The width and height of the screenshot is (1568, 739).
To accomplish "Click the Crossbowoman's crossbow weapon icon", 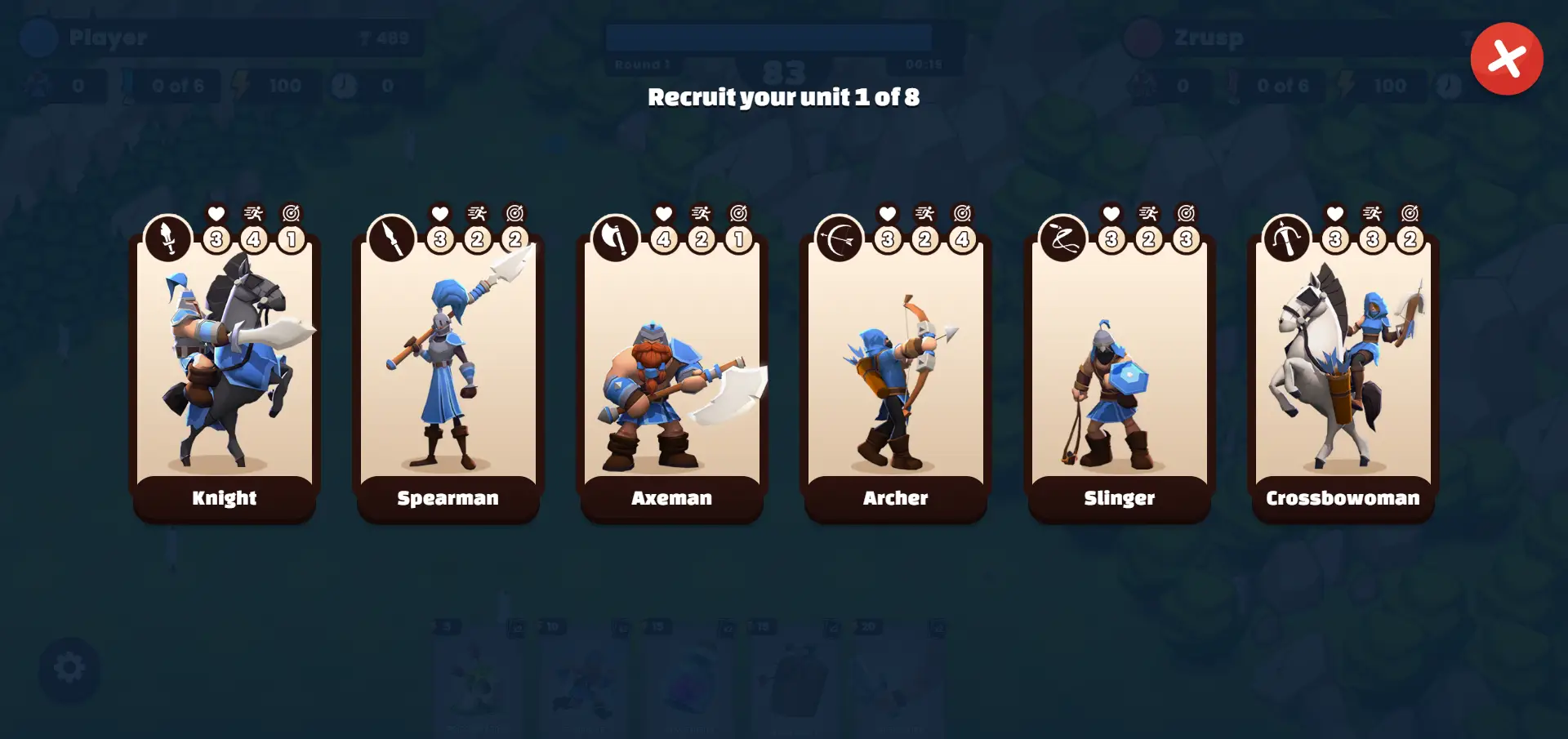I will click(x=1286, y=238).
